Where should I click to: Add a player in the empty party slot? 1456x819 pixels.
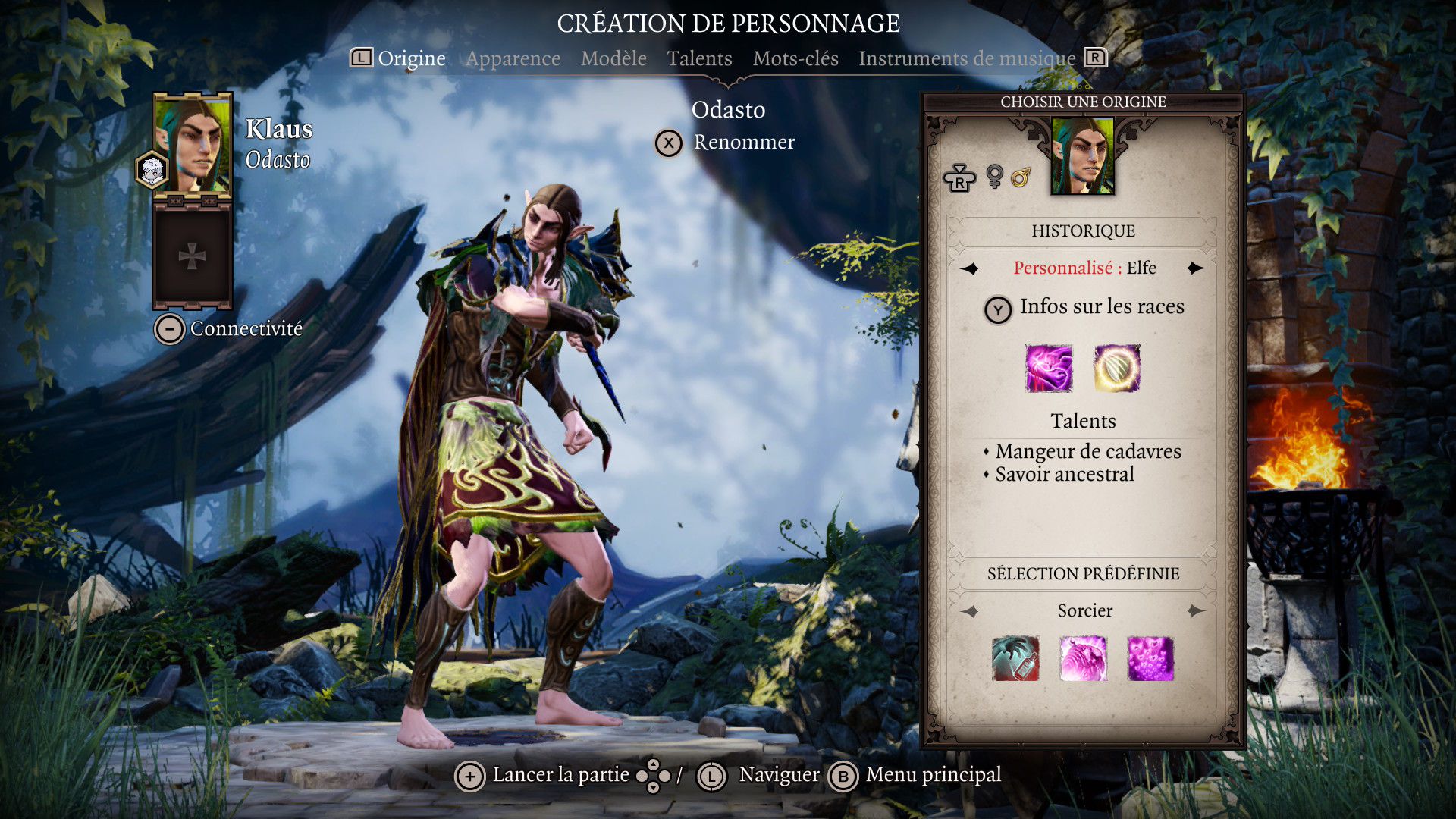pos(192,256)
